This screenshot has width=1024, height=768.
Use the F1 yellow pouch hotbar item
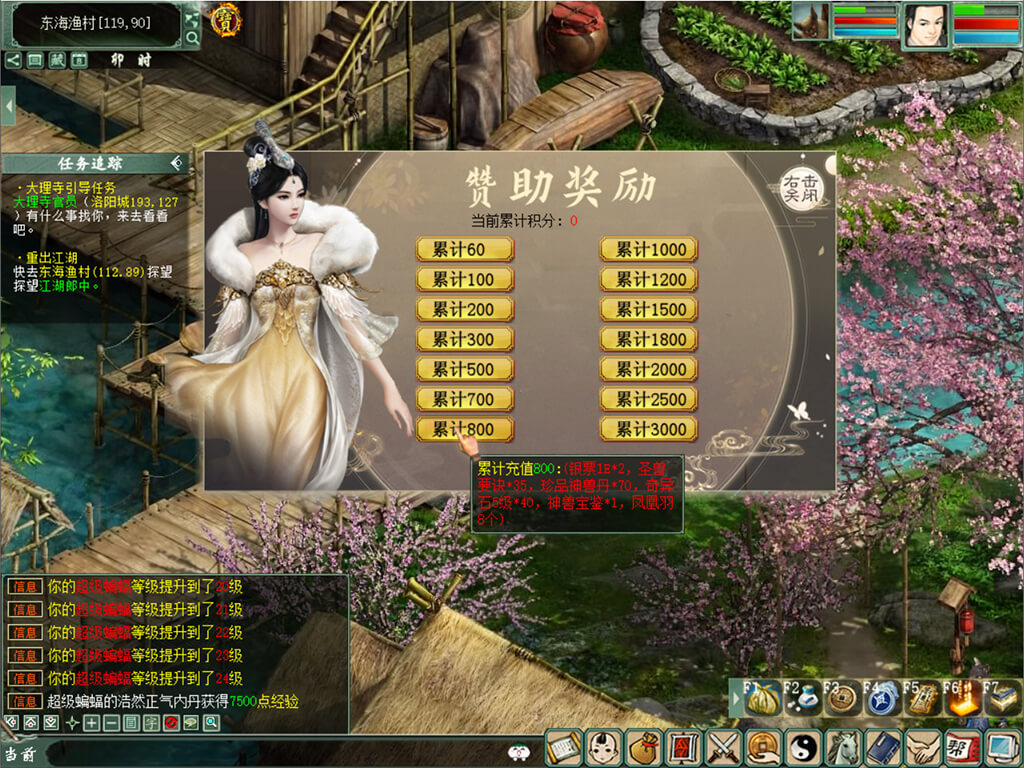point(763,698)
